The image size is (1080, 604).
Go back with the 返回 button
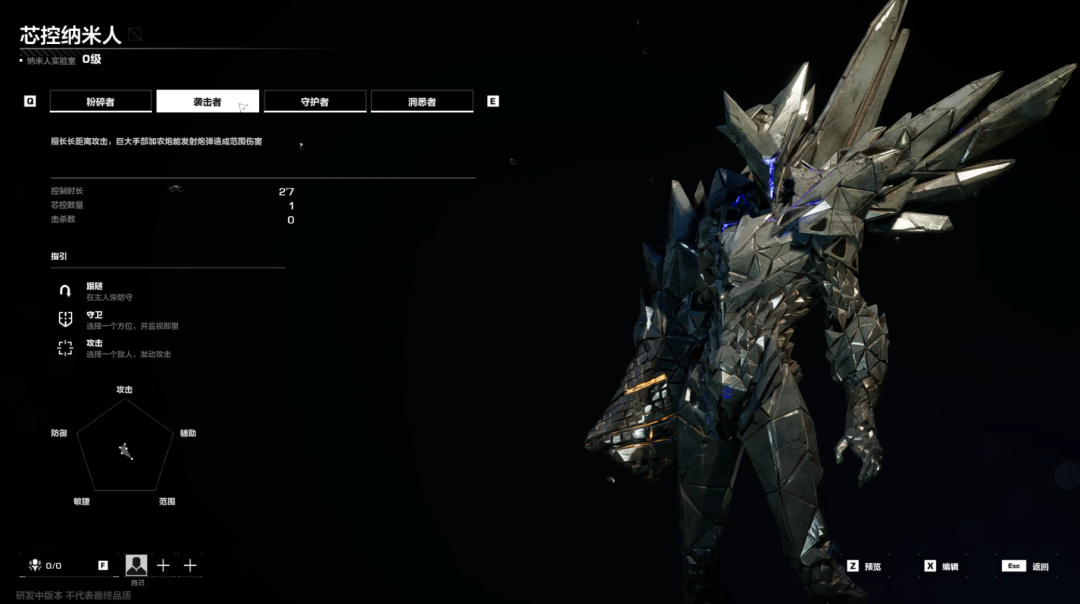click(x=1027, y=566)
